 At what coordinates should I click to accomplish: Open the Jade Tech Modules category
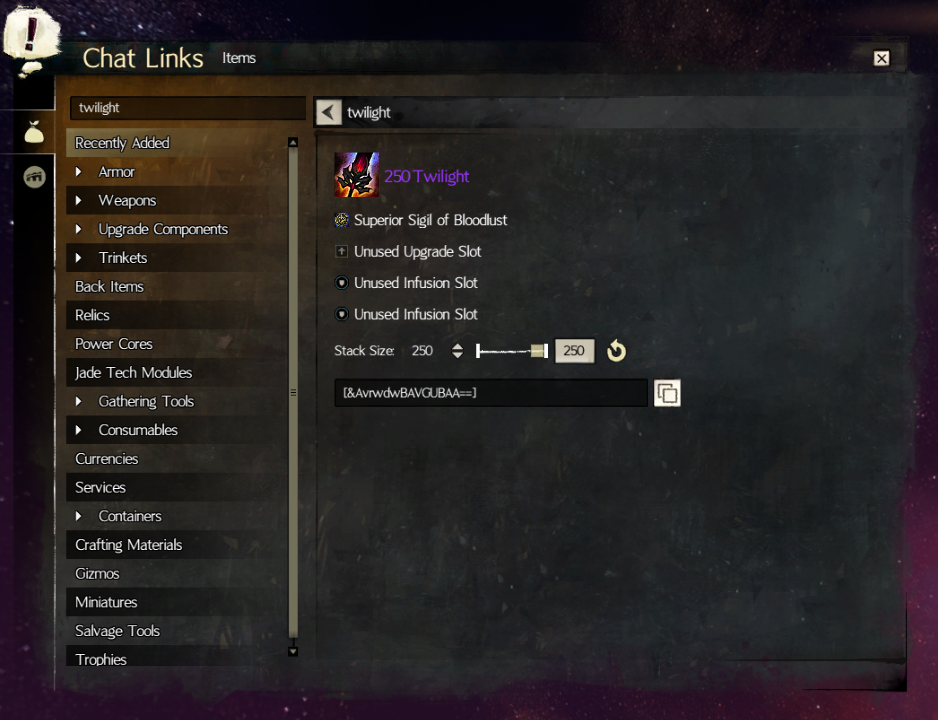(133, 373)
